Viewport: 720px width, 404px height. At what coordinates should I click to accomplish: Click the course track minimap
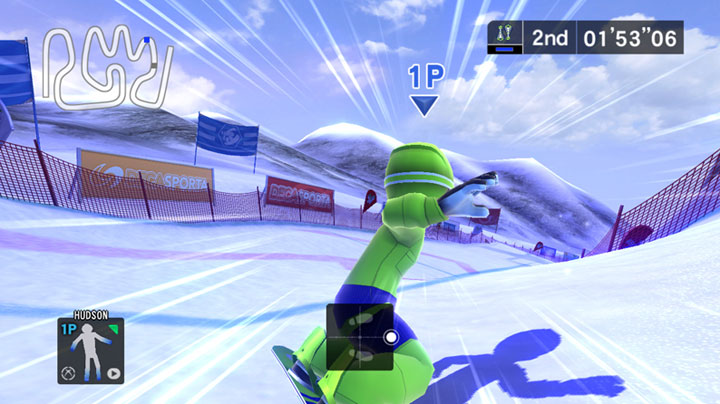(x=110, y=68)
